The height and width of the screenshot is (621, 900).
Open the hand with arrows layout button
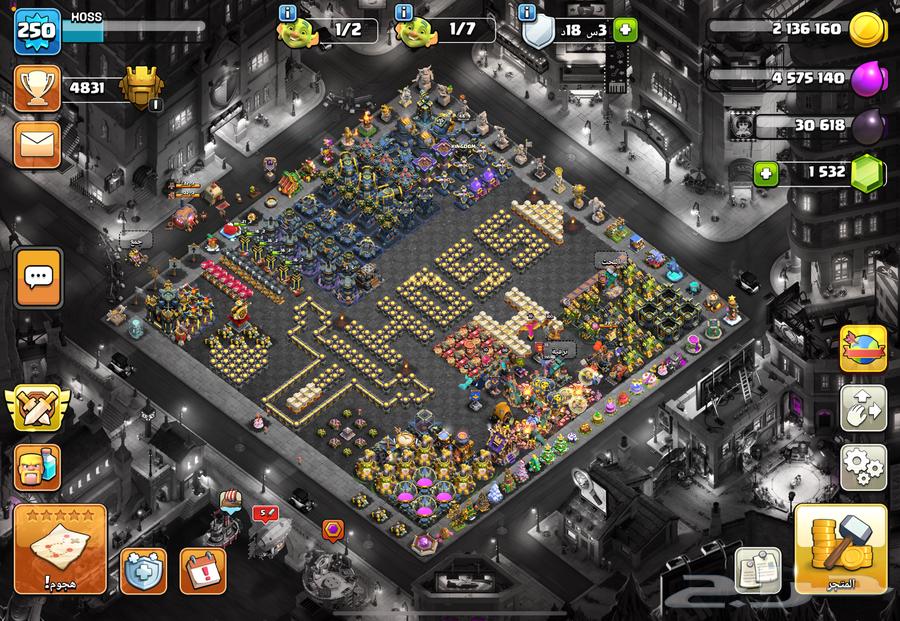[863, 408]
